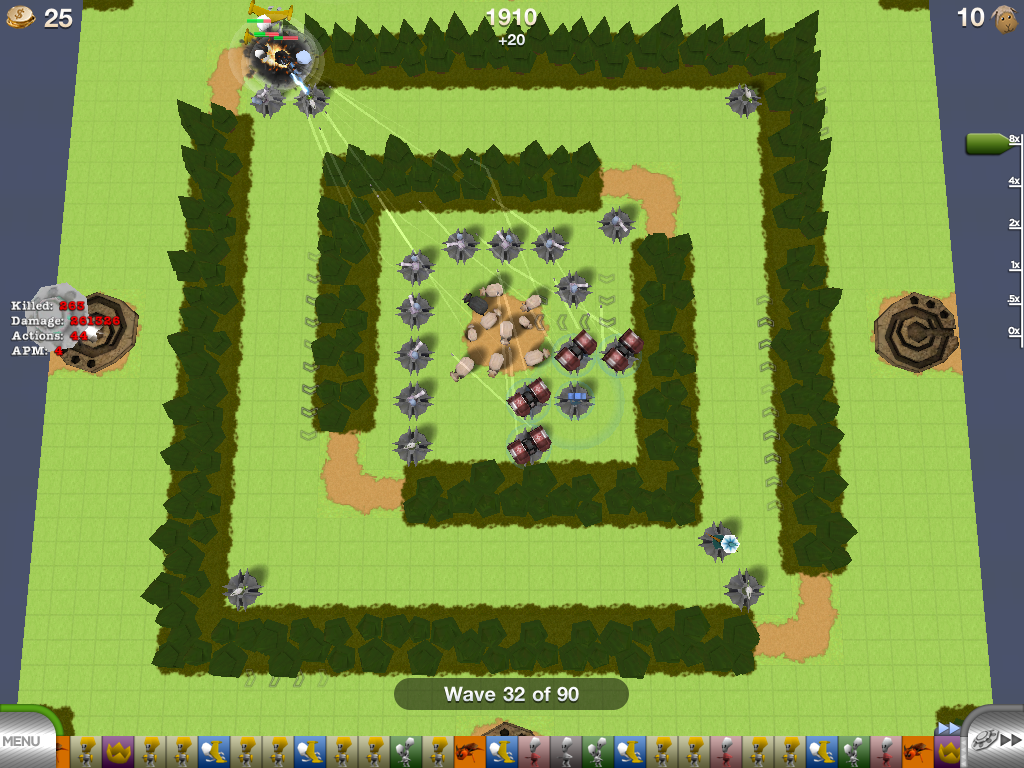Set game speed to 2x on the scale
Image resolution: width=1024 pixels, height=768 pixels.
click(x=1014, y=223)
